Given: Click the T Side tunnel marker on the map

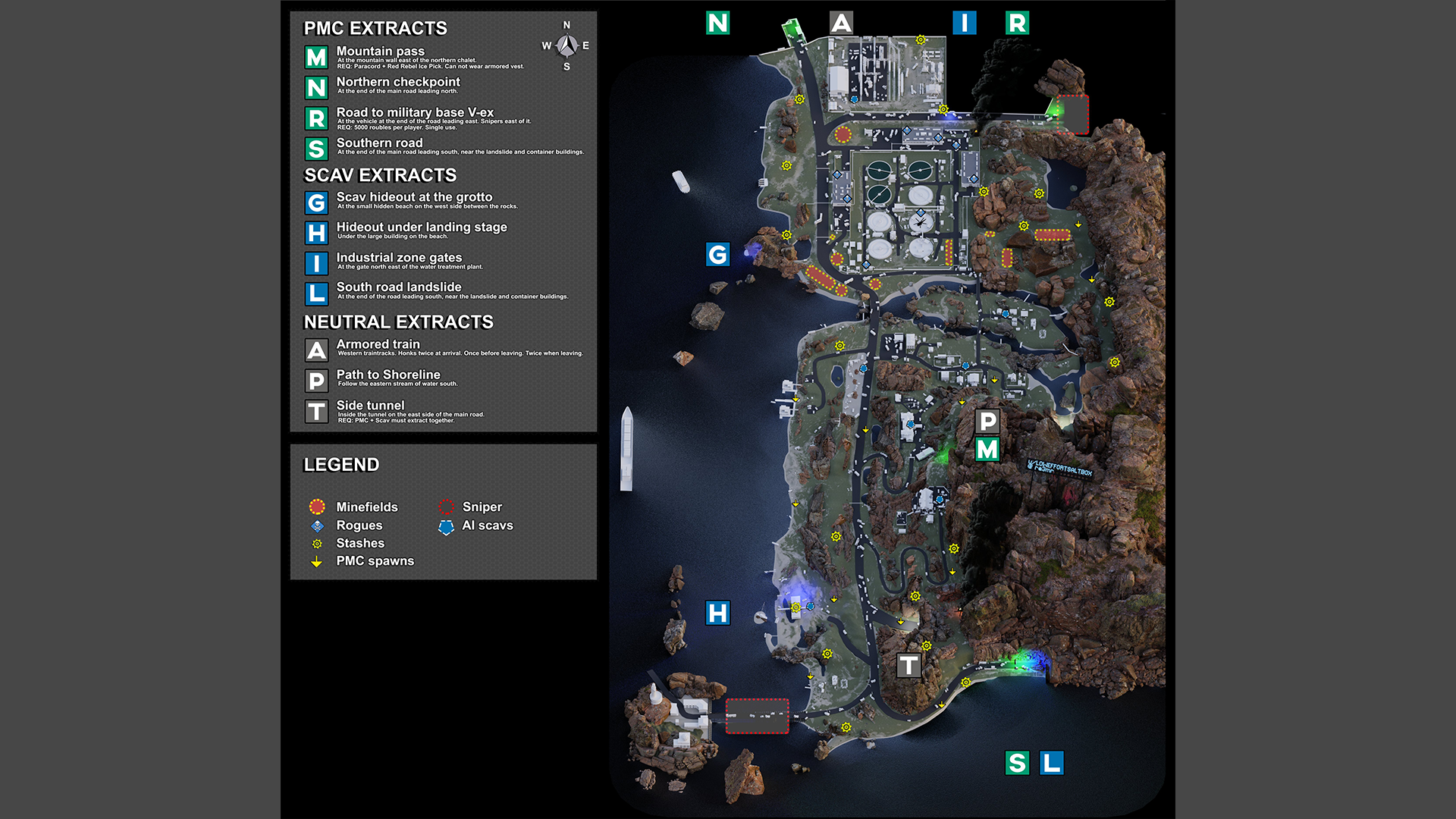Looking at the screenshot, I should (908, 666).
